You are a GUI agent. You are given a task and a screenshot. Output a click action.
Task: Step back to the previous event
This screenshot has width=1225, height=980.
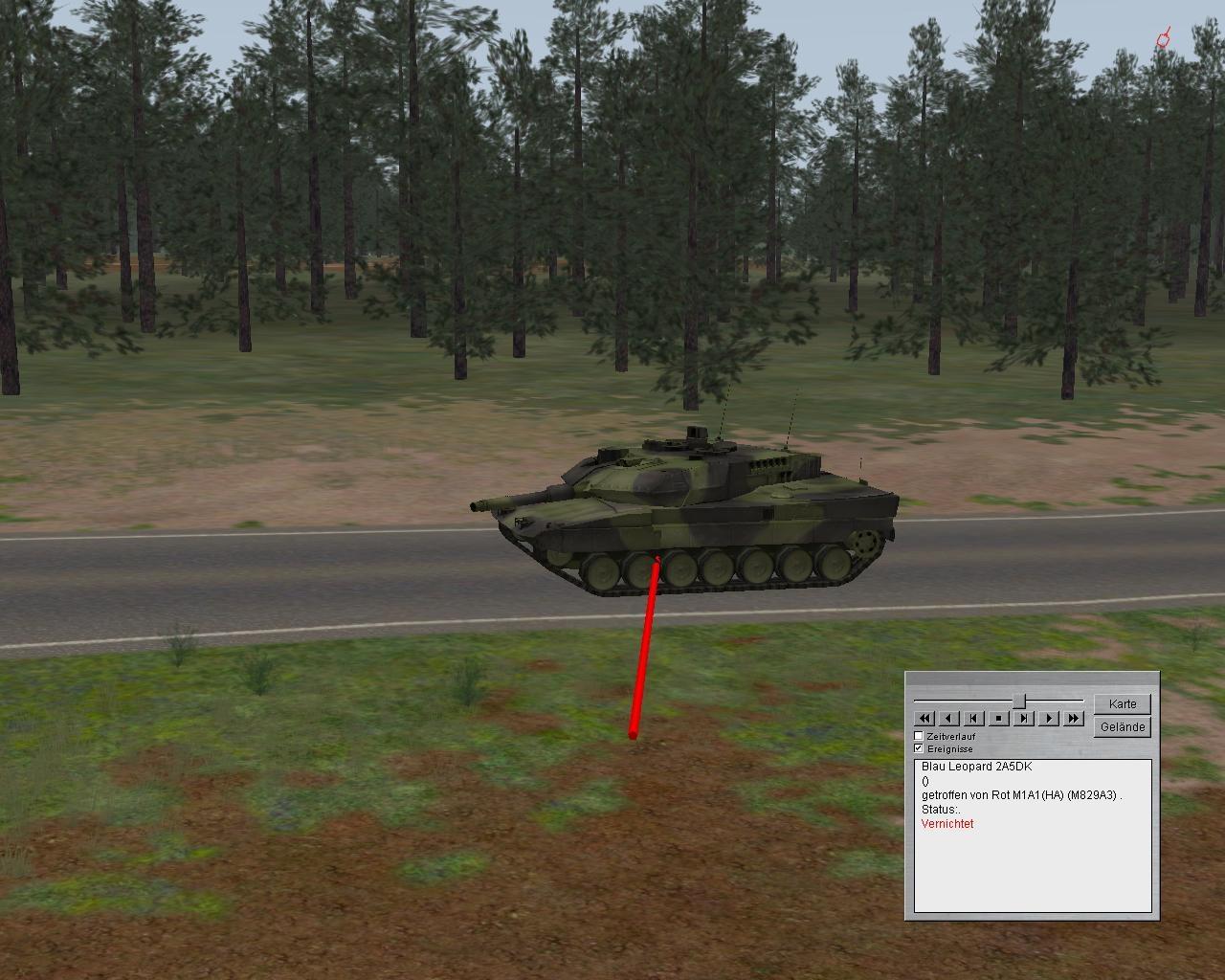974,718
